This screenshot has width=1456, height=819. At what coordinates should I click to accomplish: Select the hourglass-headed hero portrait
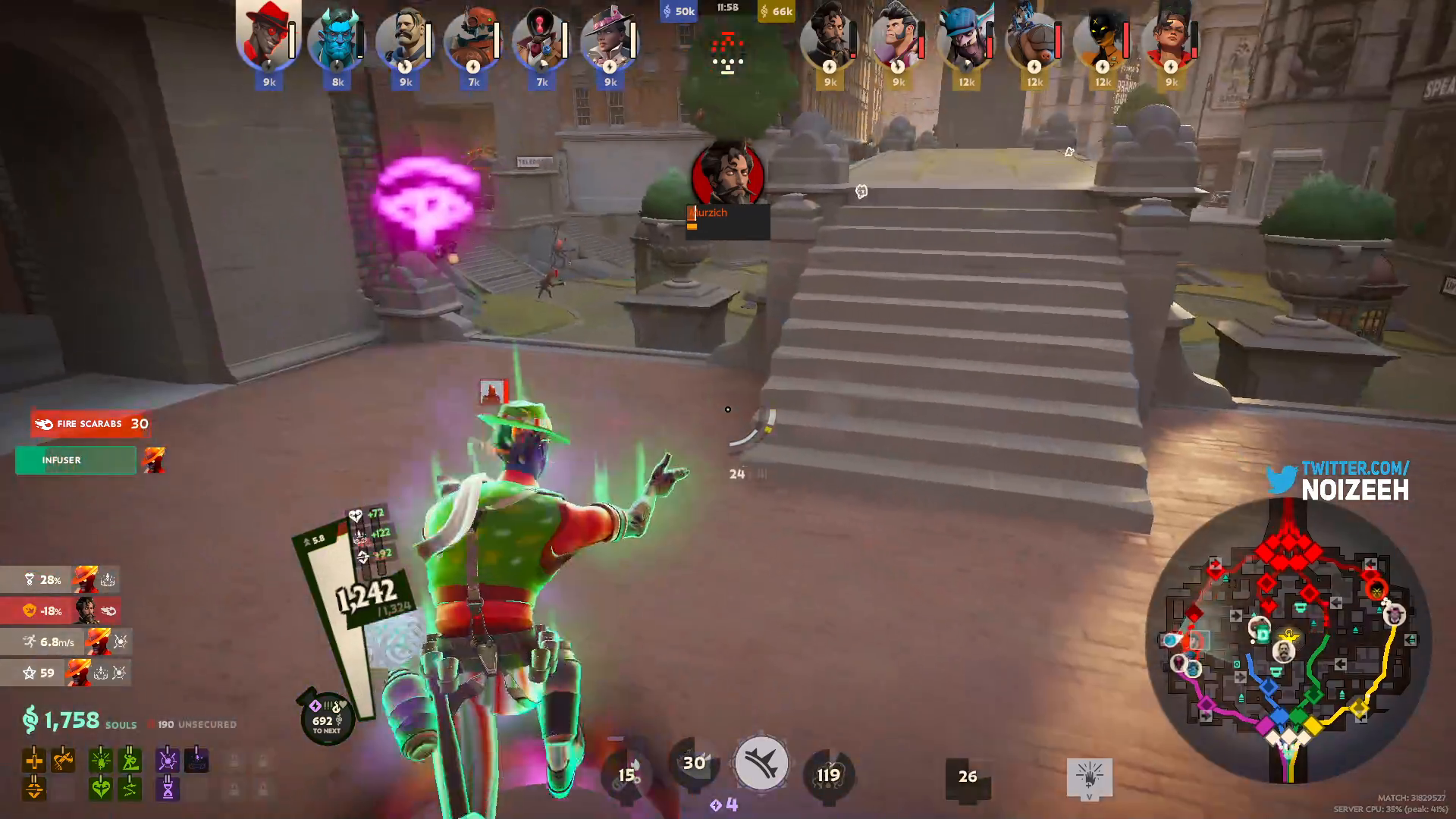tap(541, 39)
